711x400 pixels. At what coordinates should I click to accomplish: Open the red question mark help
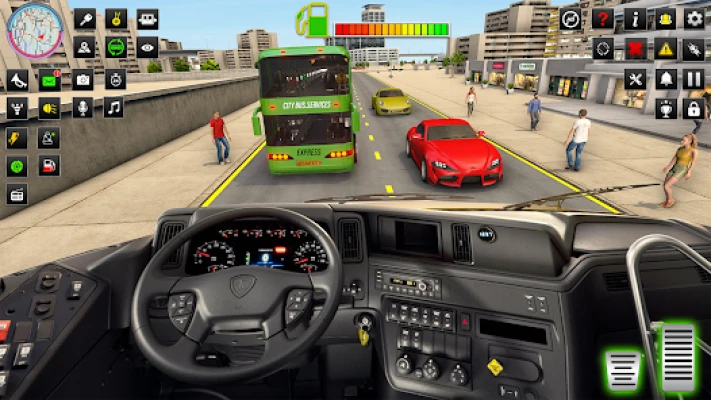click(602, 19)
